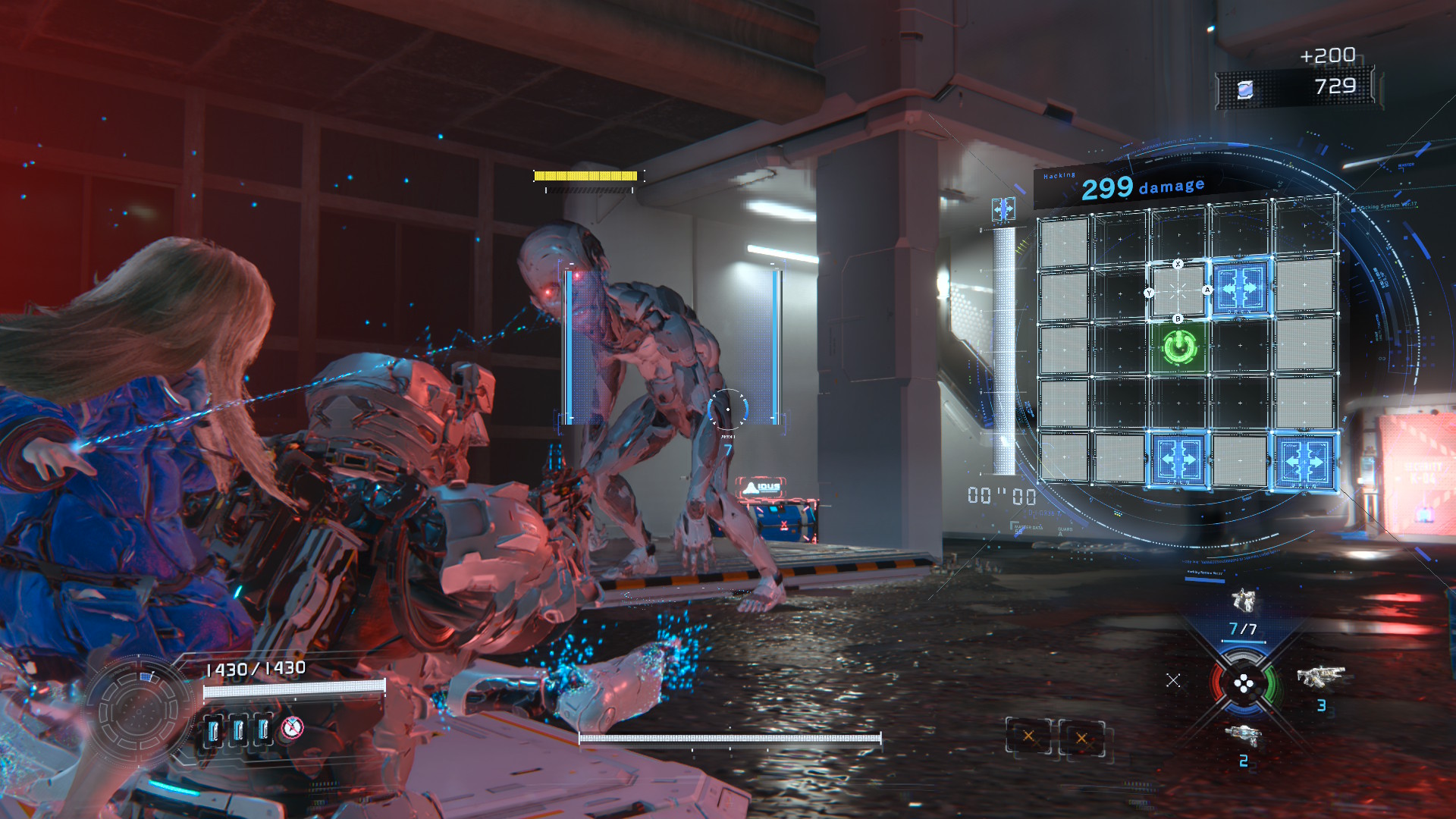The width and height of the screenshot is (1456, 819).
Task: Click the circular radar gauge beside the health bar
Action: (139, 710)
